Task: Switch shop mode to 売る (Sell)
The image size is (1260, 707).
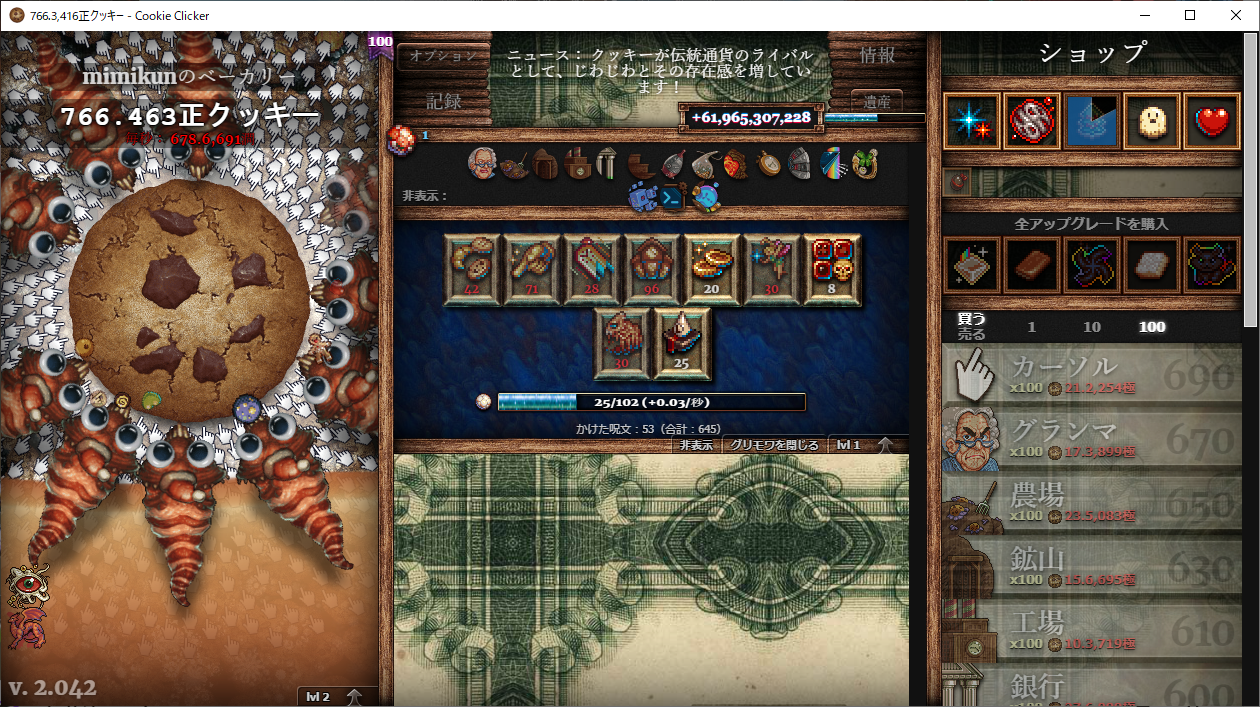Action: (x=971, y=334)
